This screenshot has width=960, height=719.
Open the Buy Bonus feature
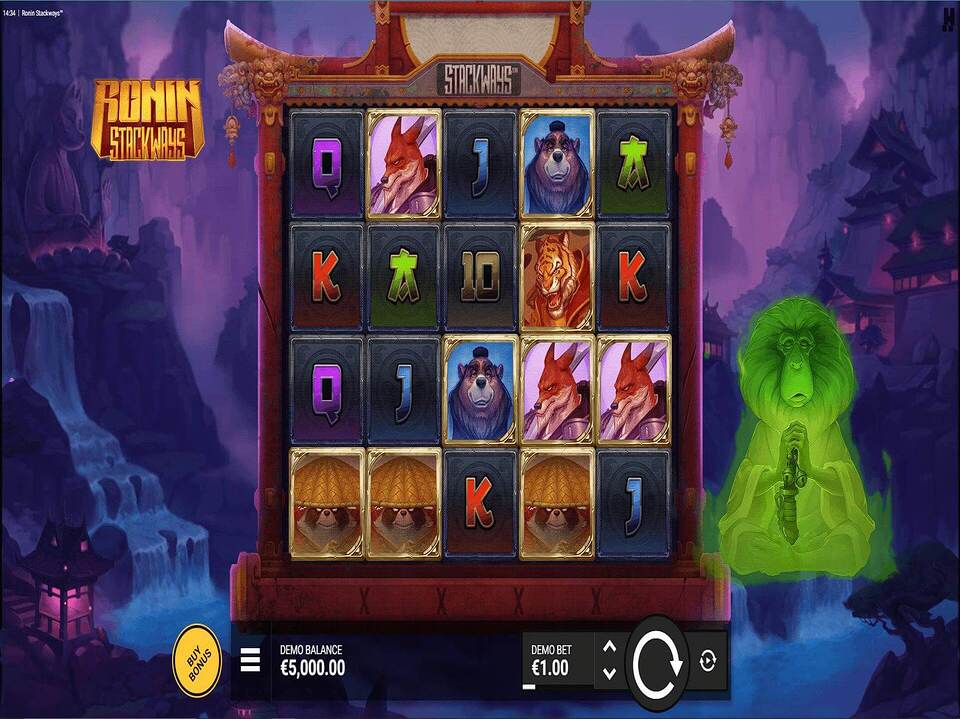pyautogui.click(x=196, y=661)
